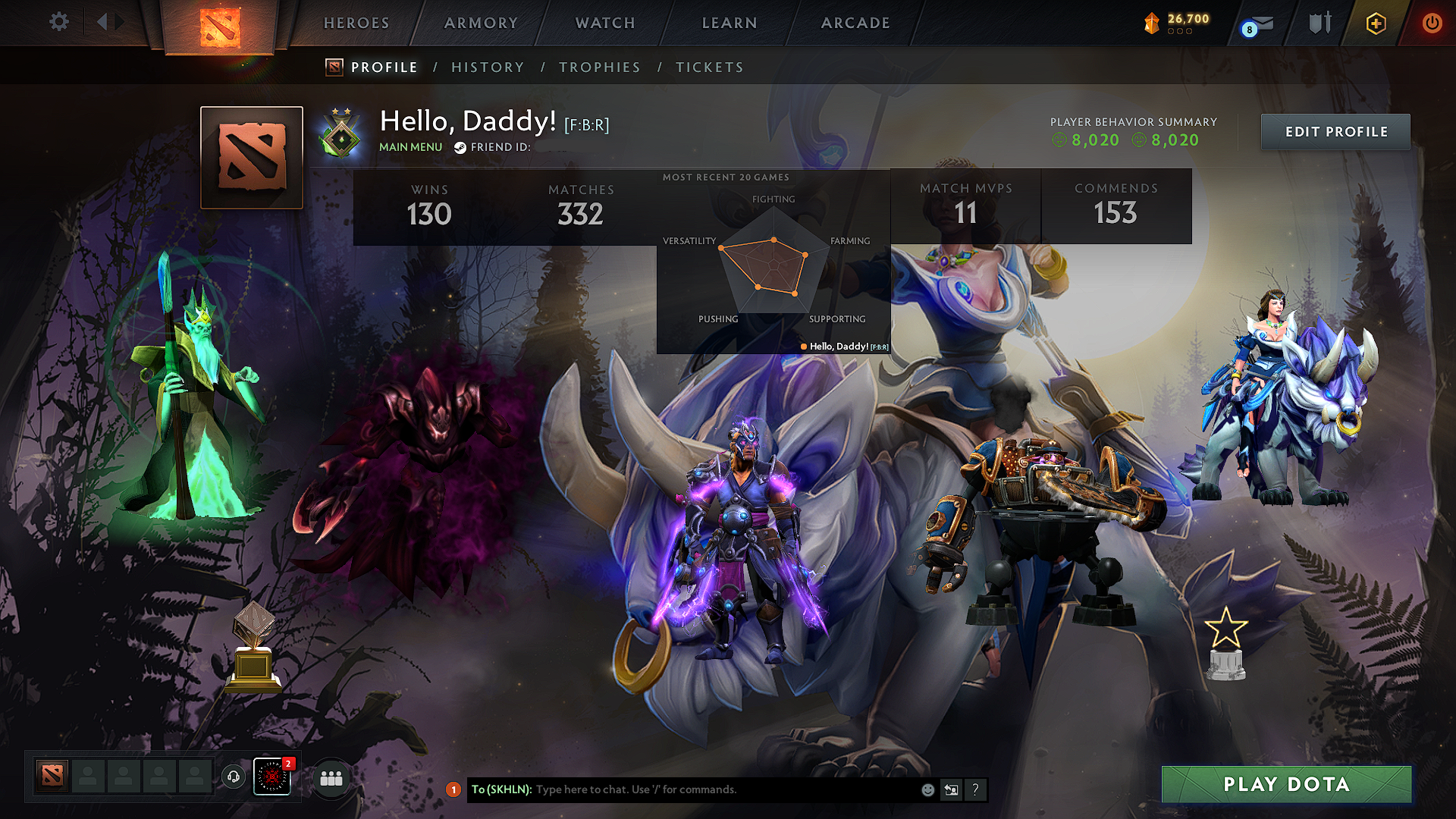Click the power button to exit the game
Image resolution: width=1456 pixels, height=819 pixels.
1432,23
